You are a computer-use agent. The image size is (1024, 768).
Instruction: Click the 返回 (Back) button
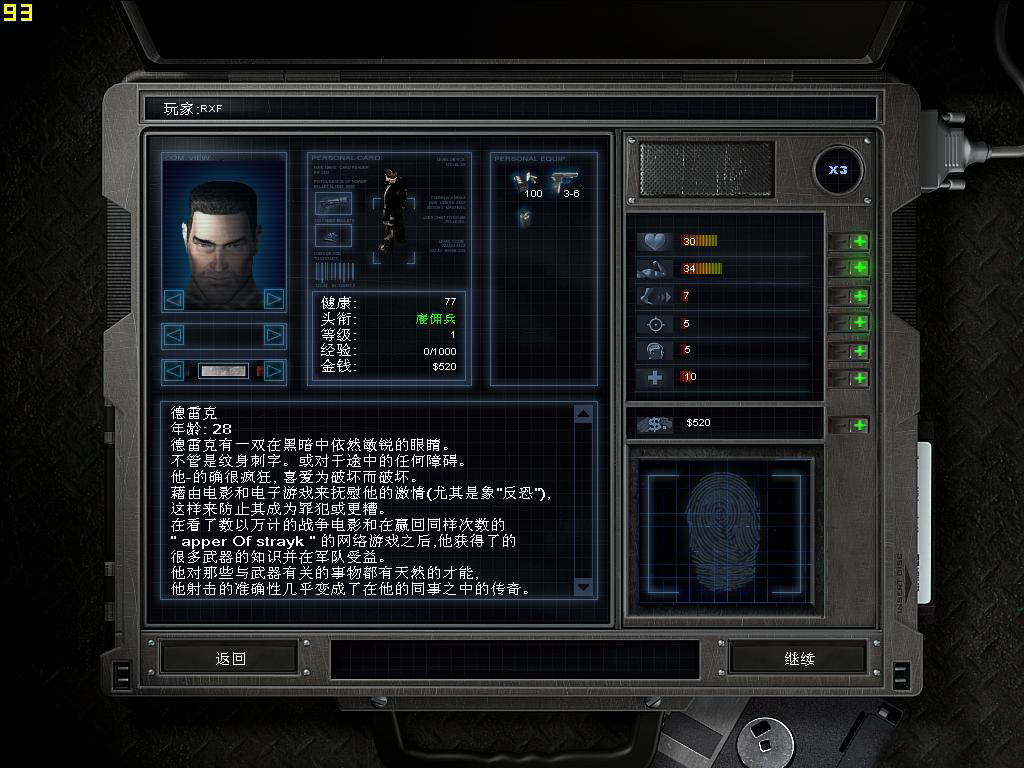(230, 658)
